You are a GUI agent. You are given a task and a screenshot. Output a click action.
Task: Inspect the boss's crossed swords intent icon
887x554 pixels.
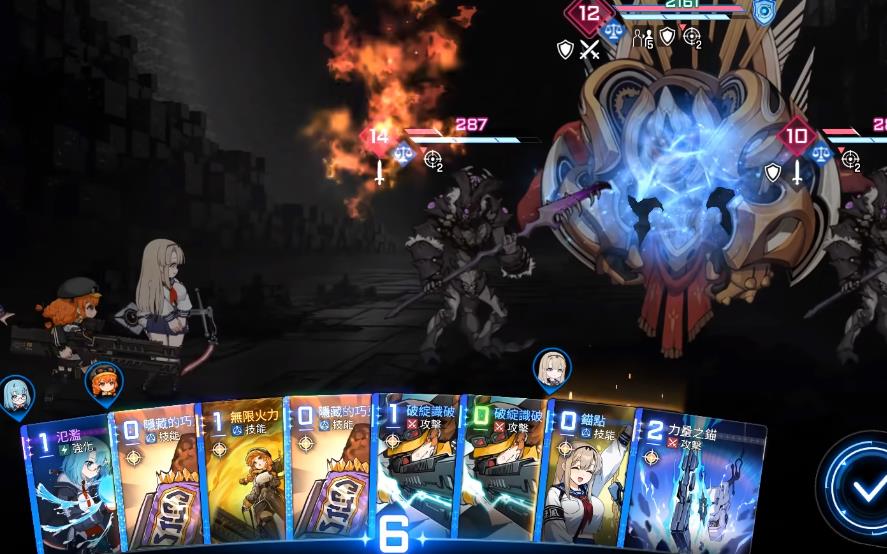click(590, 49)
